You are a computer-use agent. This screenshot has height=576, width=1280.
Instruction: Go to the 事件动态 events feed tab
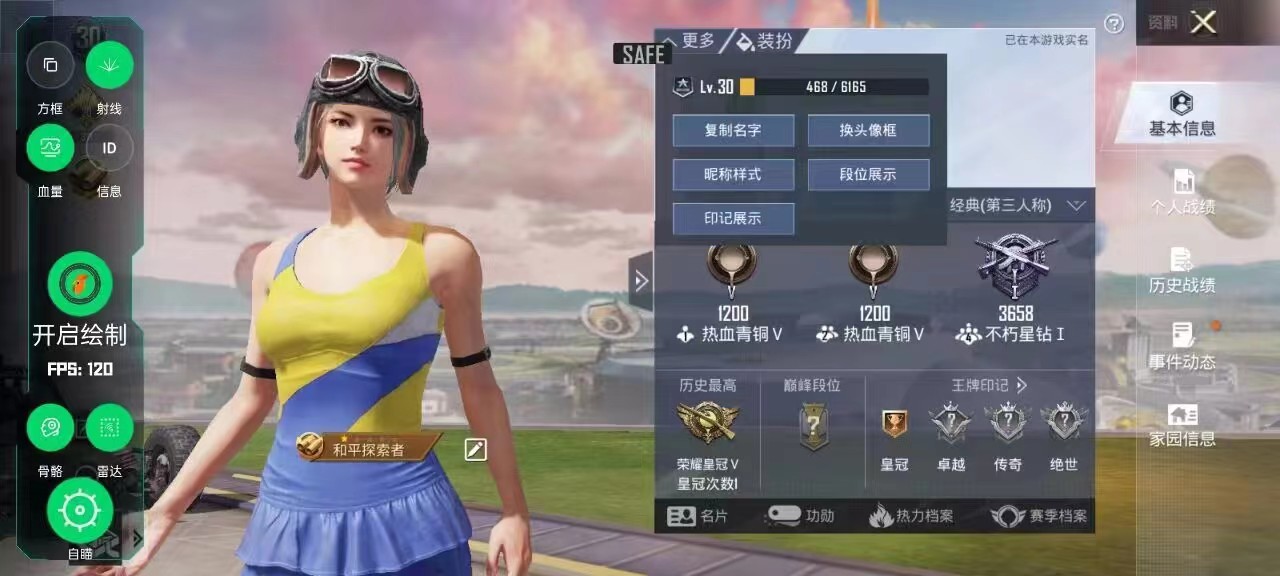point(1182,347)
